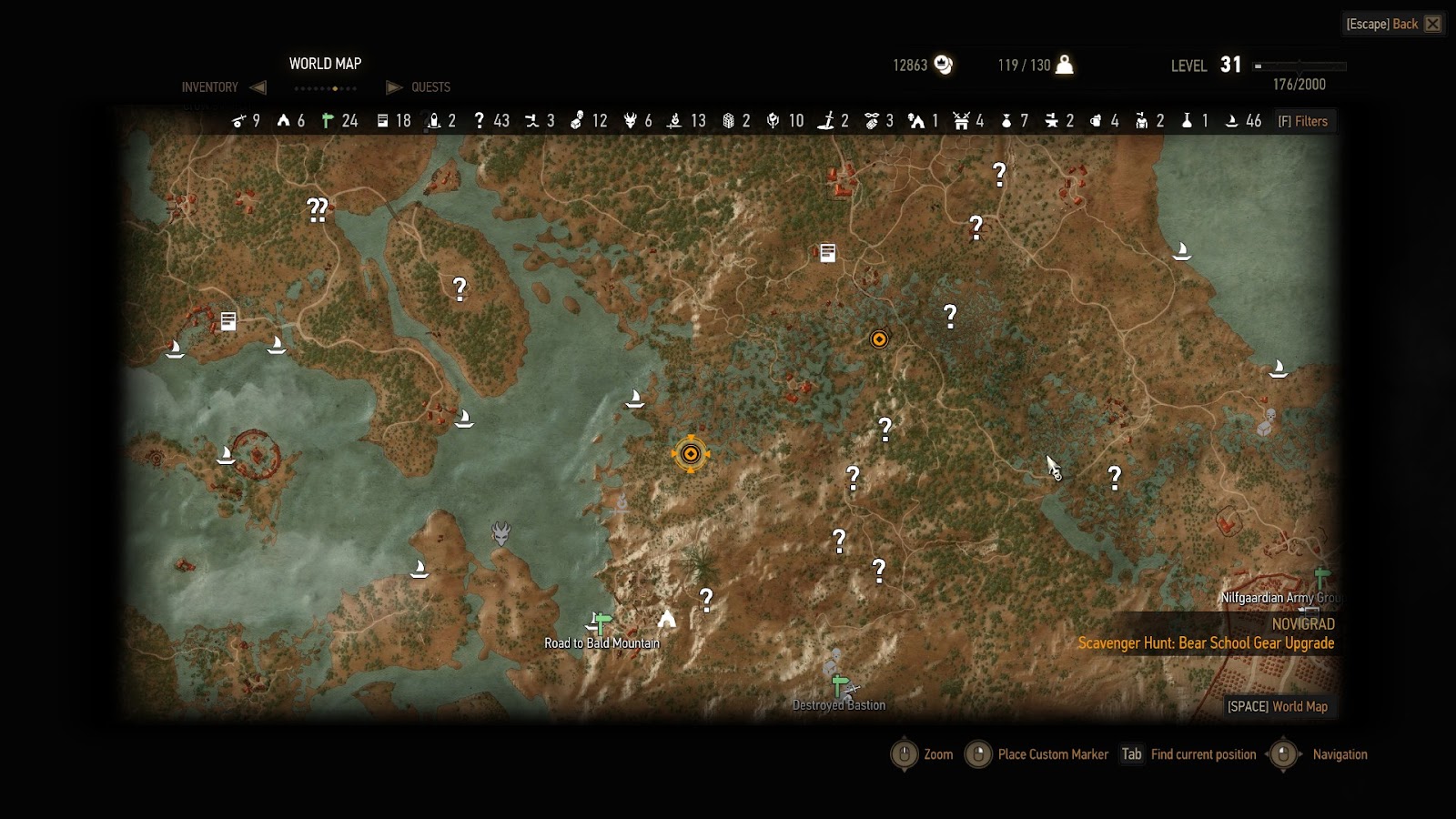Close the map with the Back button
The image size is (1456, 819).
(x=1393, y=24)
